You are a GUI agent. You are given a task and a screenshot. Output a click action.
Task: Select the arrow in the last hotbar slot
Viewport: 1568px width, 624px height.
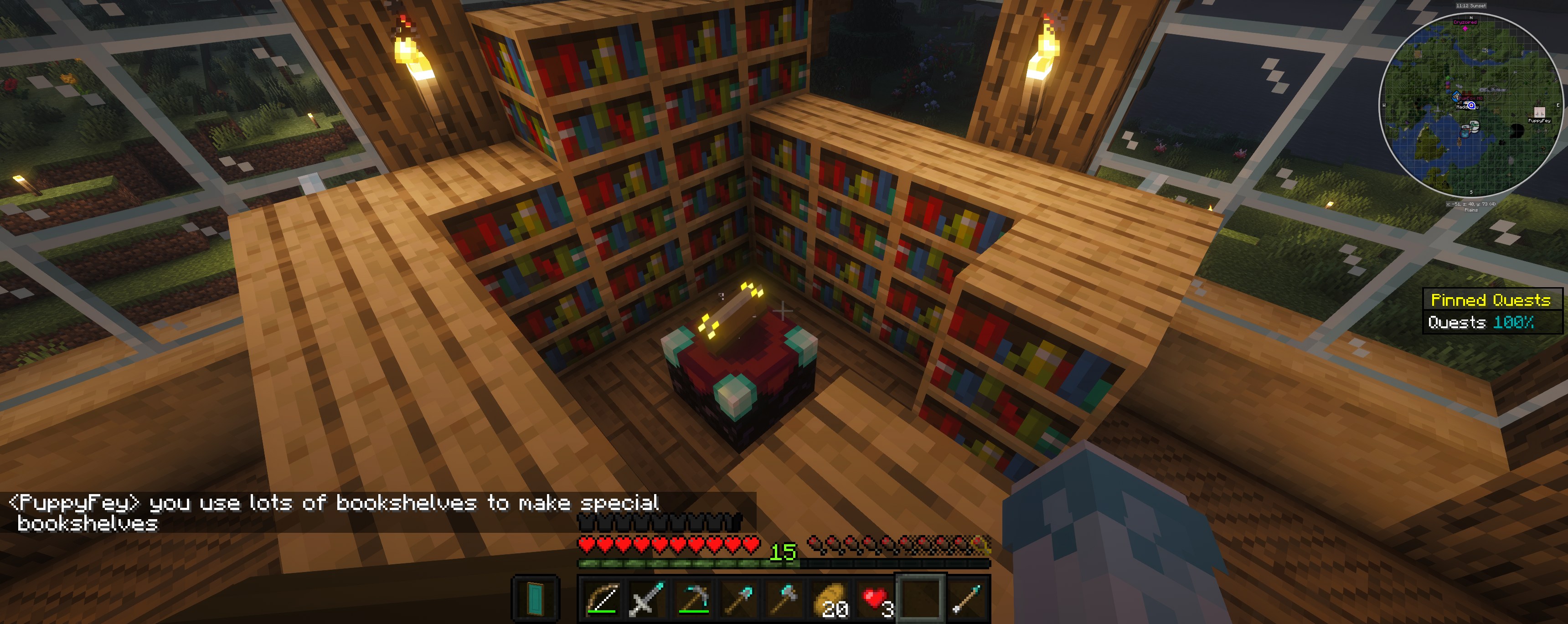point(968,598)
